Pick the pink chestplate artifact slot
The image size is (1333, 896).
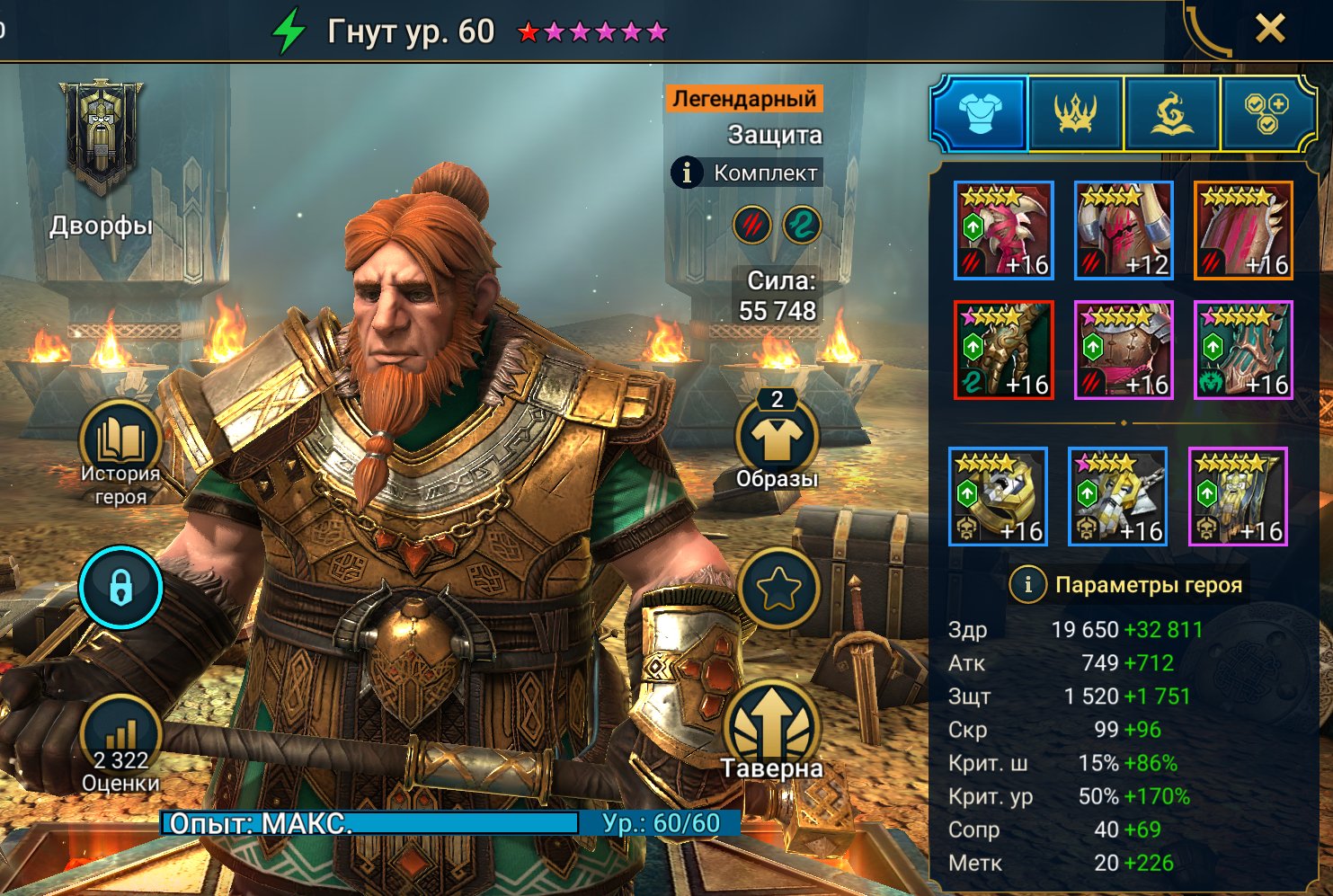(1124, 350)
